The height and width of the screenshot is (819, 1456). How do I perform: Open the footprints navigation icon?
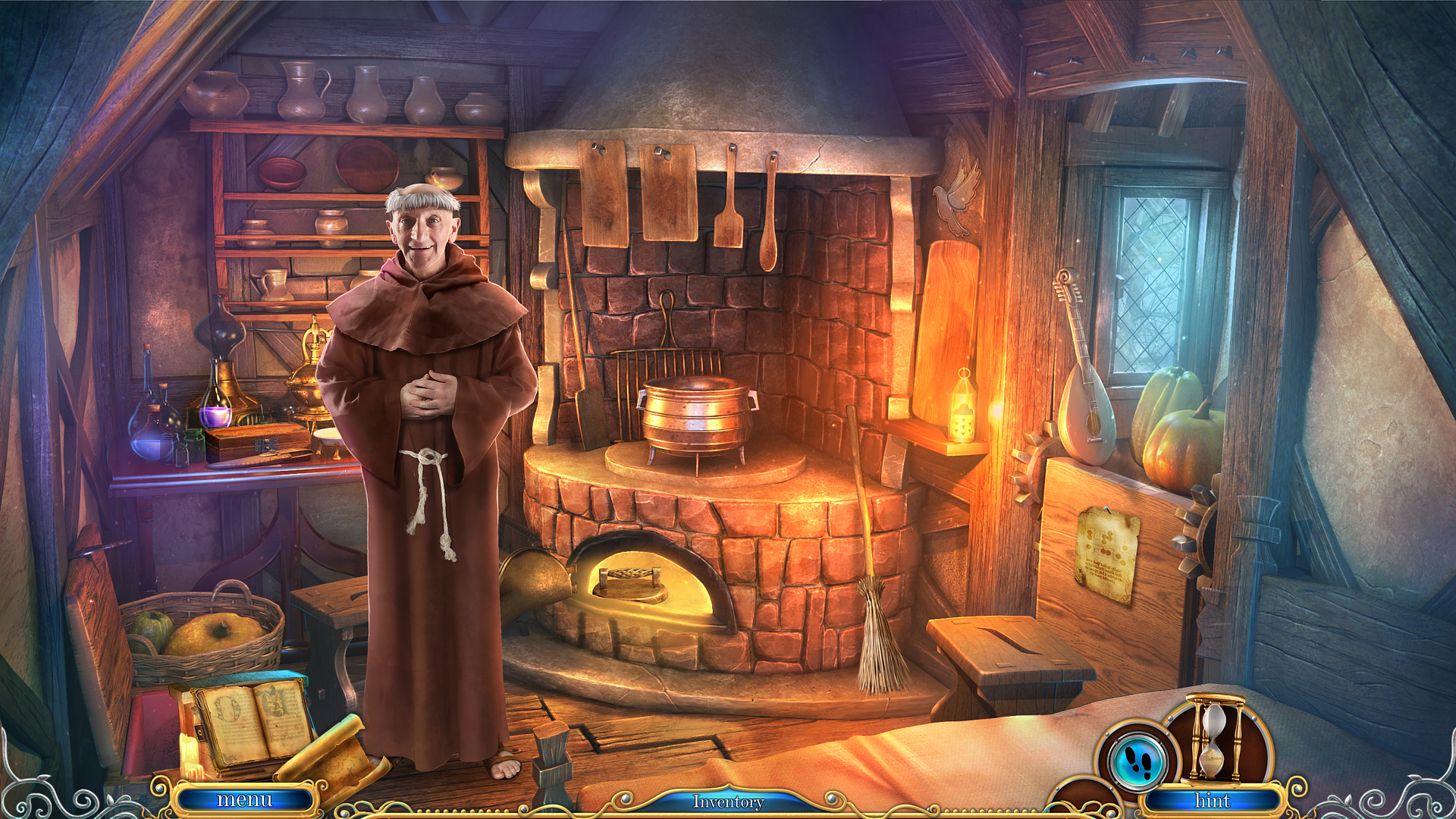pyautogui.click(x=1137, y=762)
